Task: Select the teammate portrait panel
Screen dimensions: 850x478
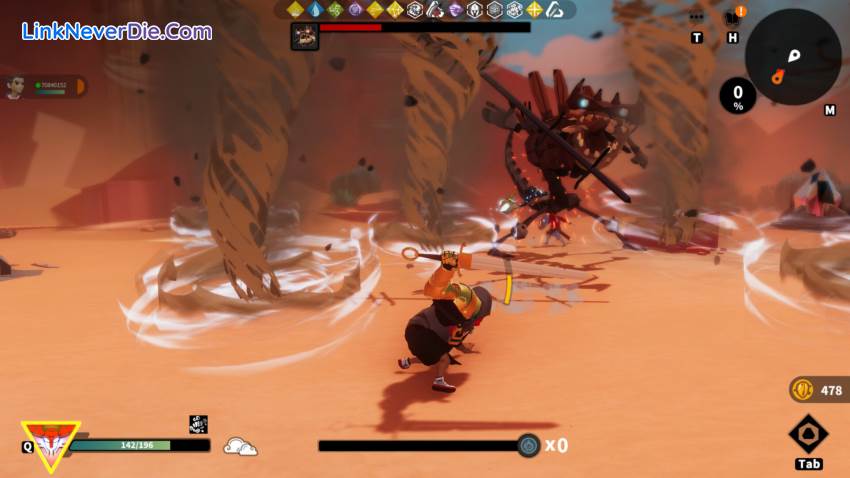Action: coord(44,87)
